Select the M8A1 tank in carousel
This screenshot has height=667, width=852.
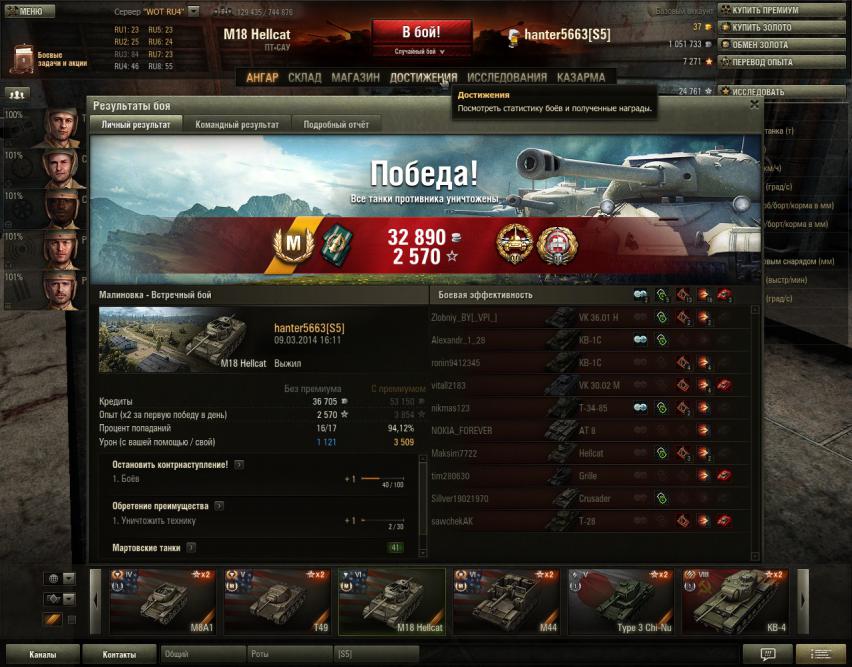pyautogui.click(x=163, y=602)
